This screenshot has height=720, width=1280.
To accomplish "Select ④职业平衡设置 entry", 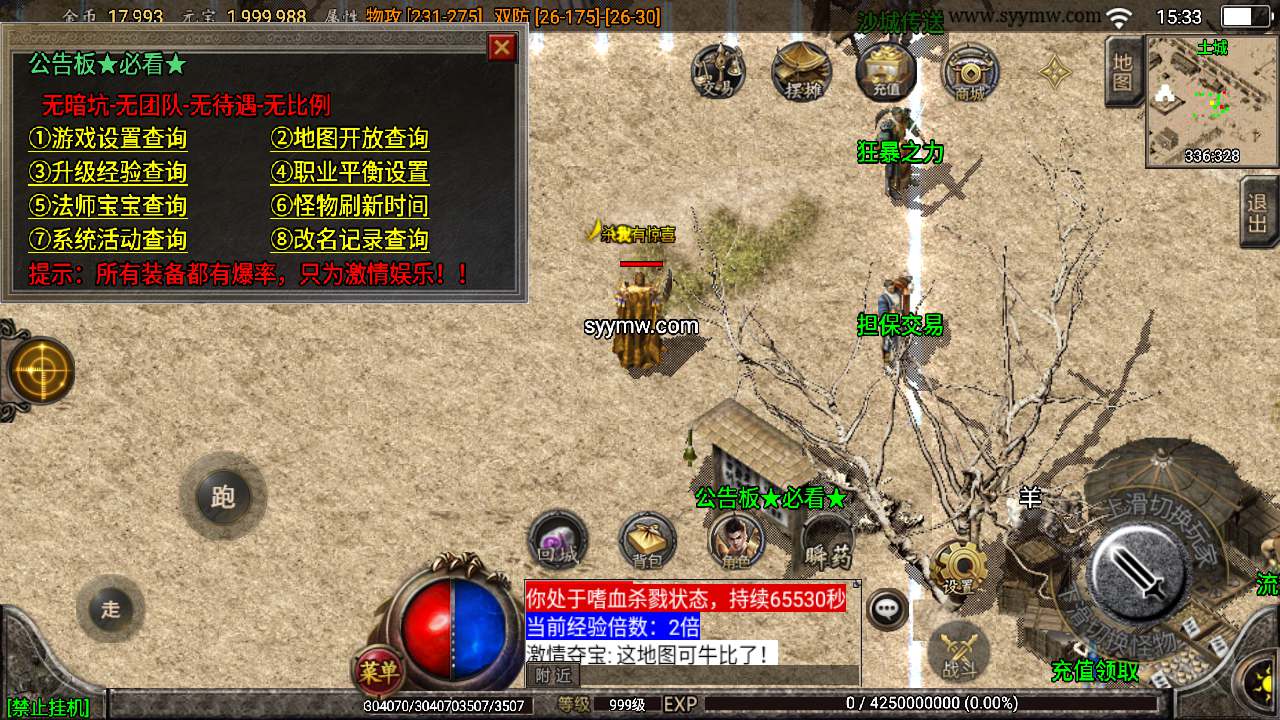I will point(350,173).
